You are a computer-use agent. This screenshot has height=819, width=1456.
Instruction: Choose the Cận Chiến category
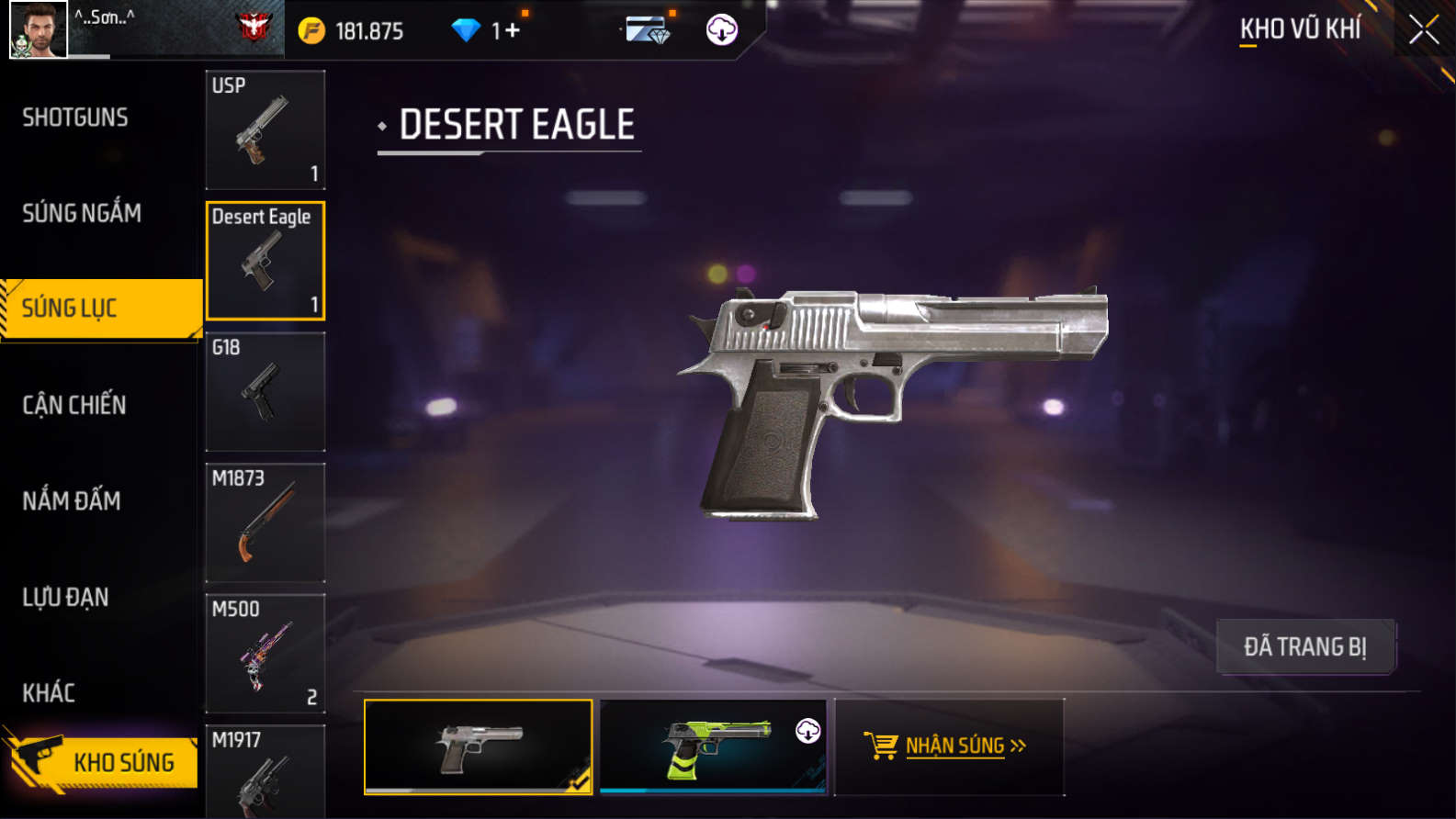coord(74,405)
